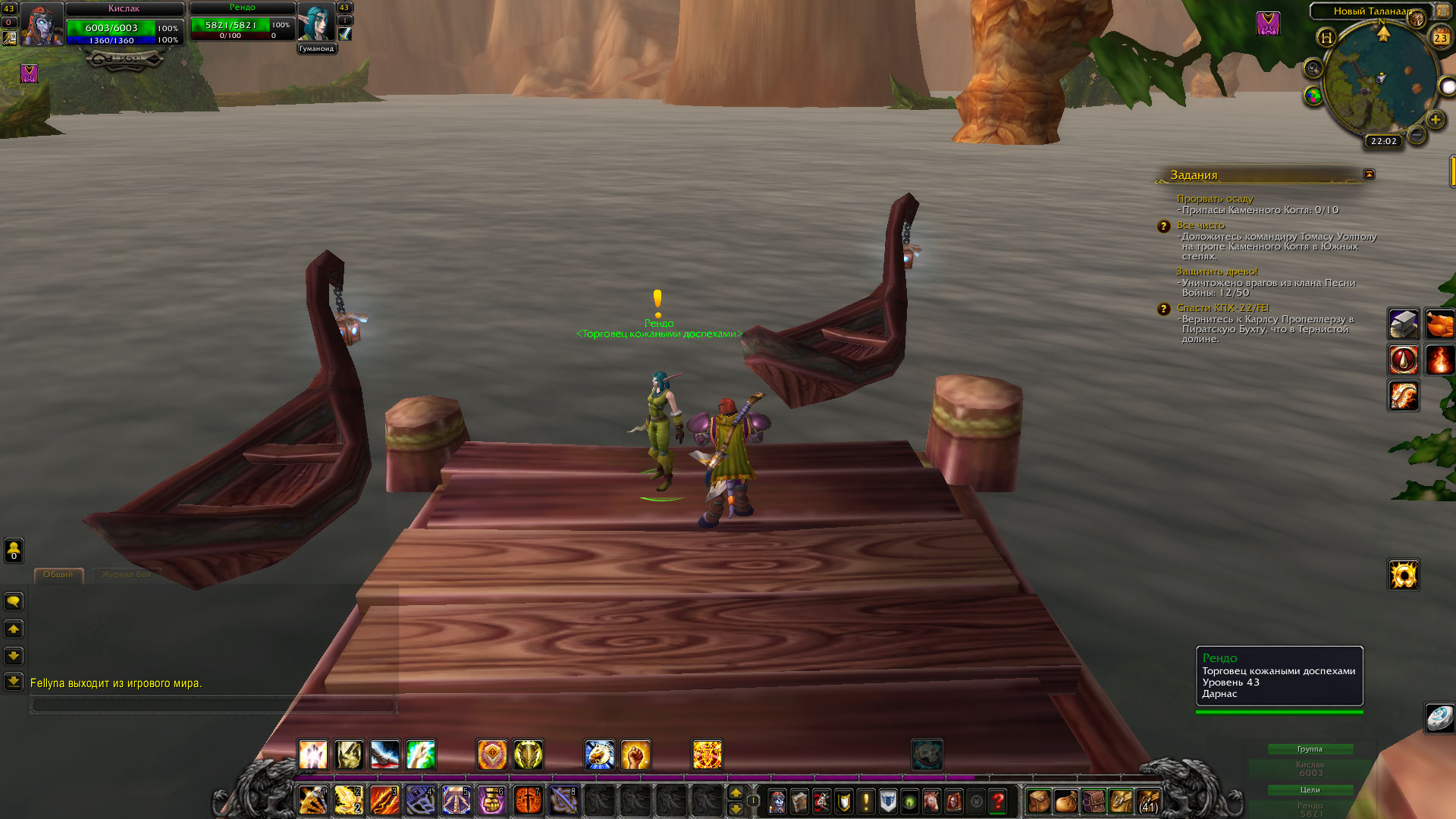Use the action bar slot 1 ability

[313, 801]
